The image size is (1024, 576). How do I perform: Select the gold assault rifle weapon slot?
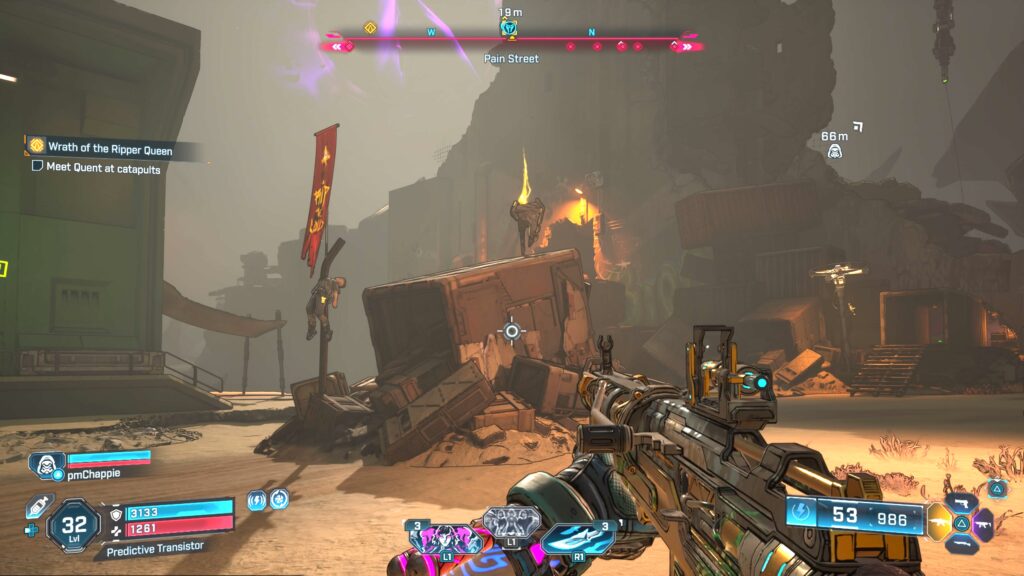point(940,522)
